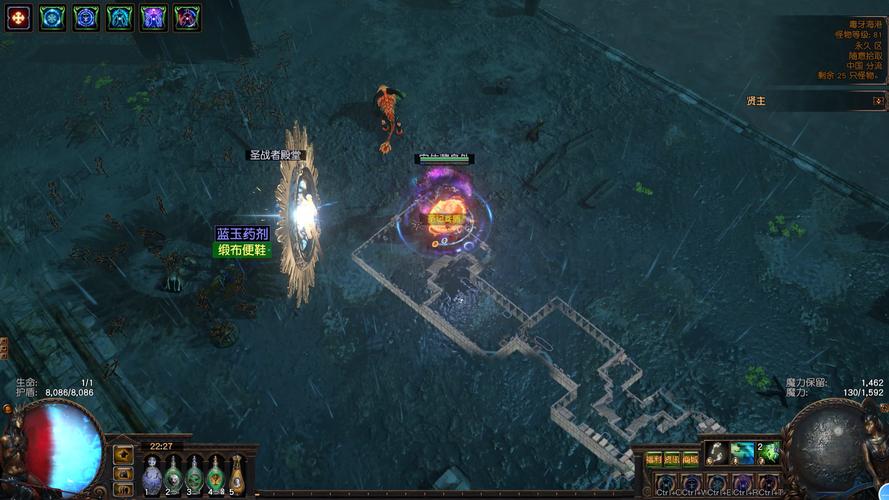Select the skill slot bound to Ctrl+R
Image resolution: width=889 pixels, height=500 pixels.
pyautogui.click(x=743, y=484)
